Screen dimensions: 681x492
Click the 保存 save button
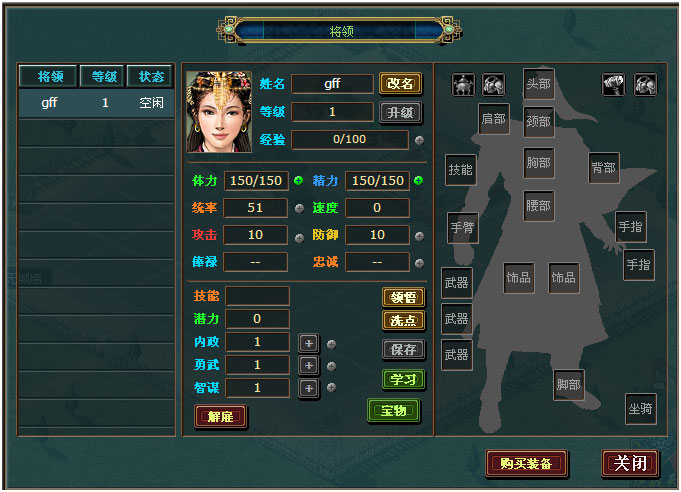pos(403,350)
